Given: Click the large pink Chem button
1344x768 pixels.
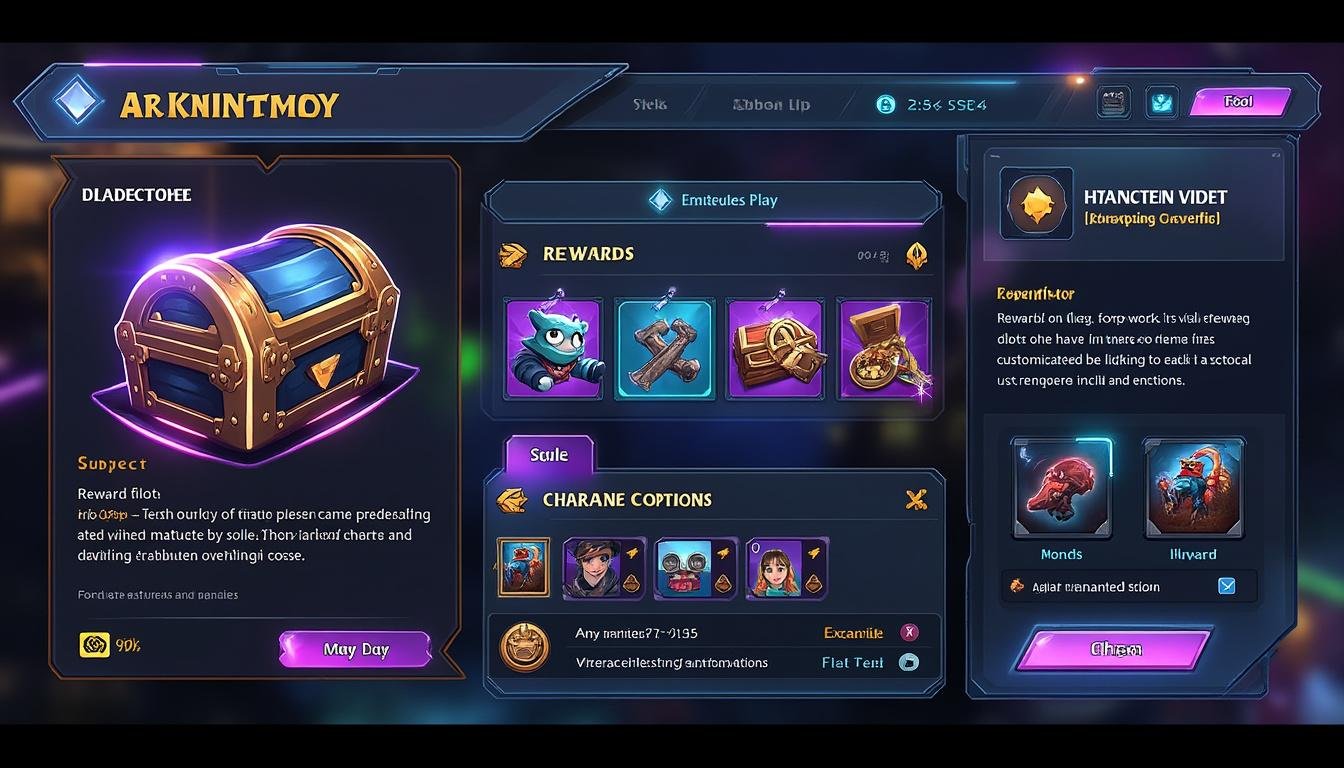Looking at the screenshot, I should [1114, 649].
